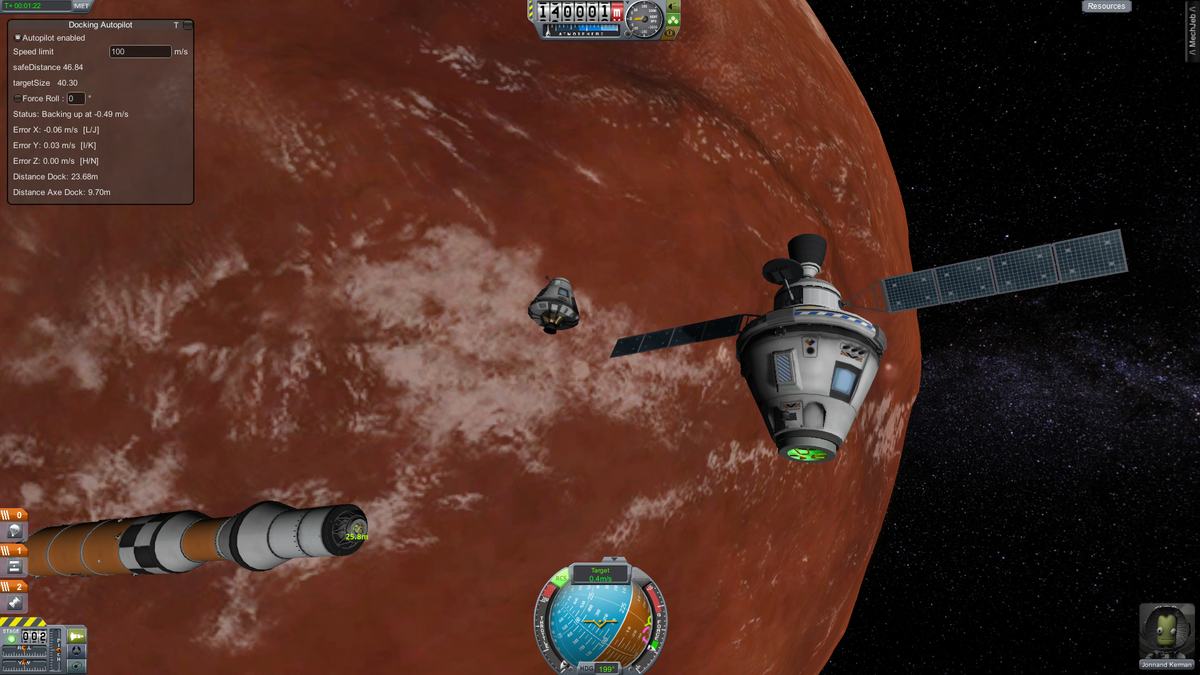This screenshot has height=675, width=1200.
Task: Select the stage 2 engine icon
Action: coord(15,603)
